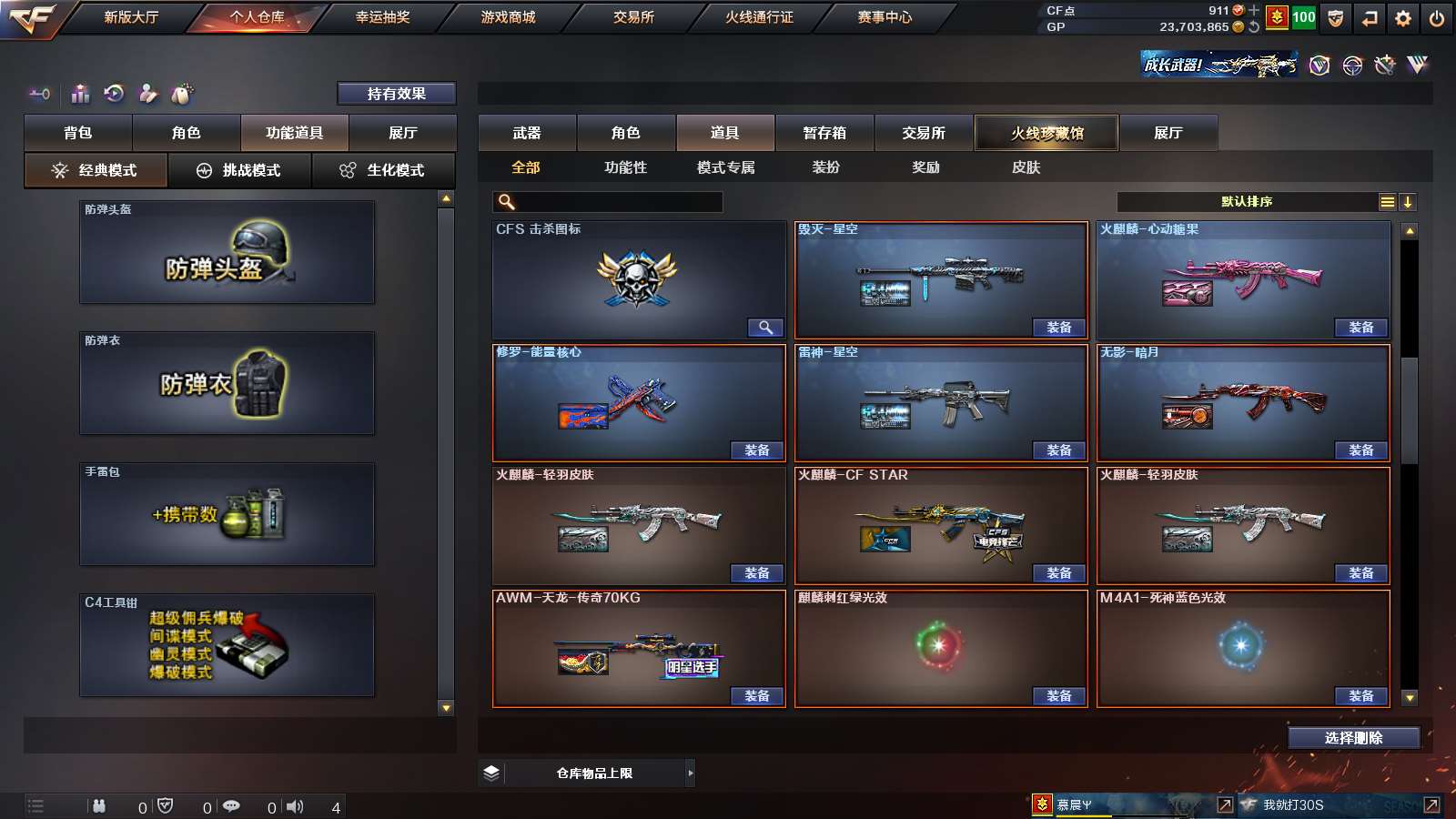
Task: Choose the 手雷包 grenade pack slot
Action: [227, 514]
